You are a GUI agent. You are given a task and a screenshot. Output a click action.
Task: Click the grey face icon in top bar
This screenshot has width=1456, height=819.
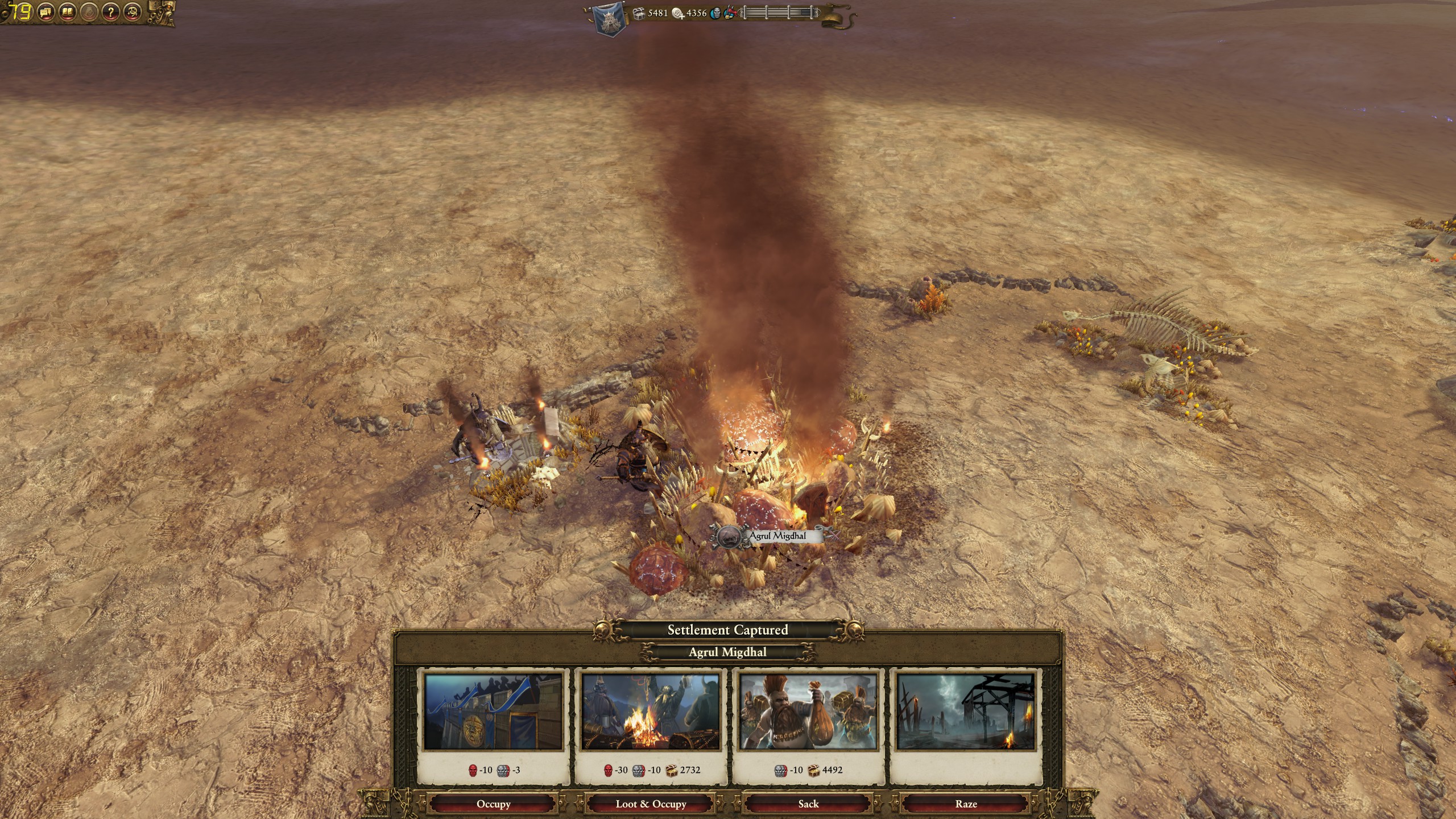(715, 13)
